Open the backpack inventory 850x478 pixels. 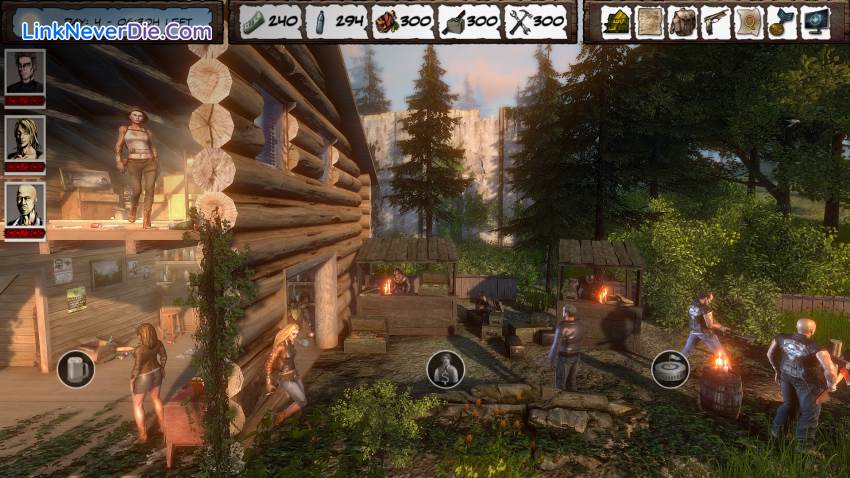683,21
